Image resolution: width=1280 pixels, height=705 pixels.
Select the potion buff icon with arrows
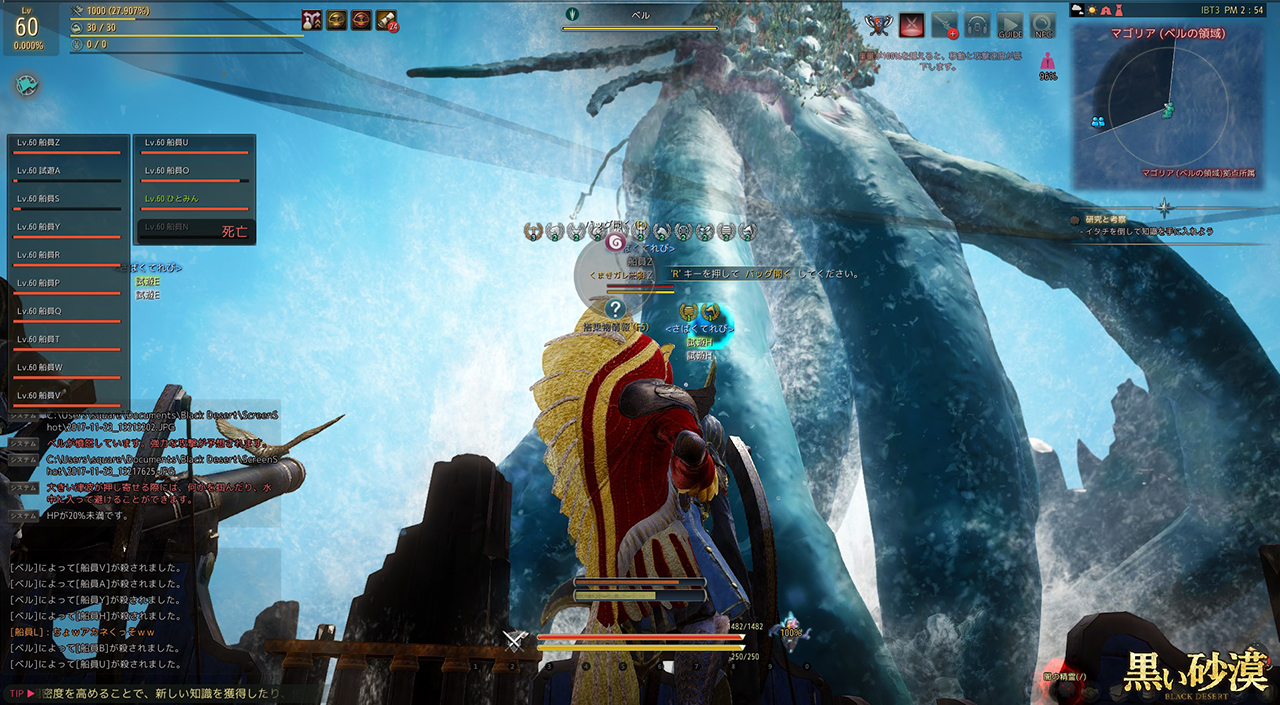coord(312,20)
